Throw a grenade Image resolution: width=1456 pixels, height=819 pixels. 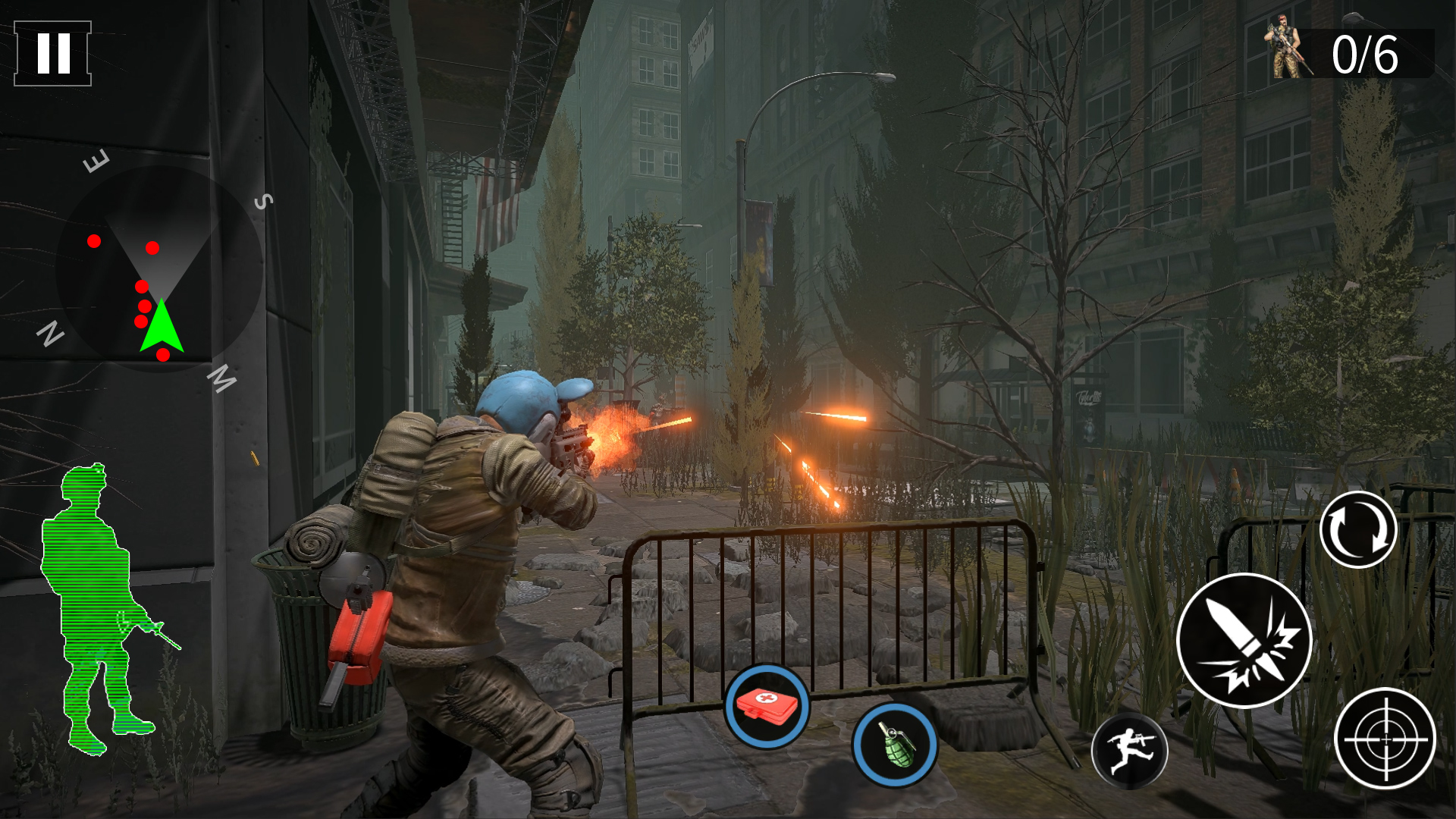[895, 744]
